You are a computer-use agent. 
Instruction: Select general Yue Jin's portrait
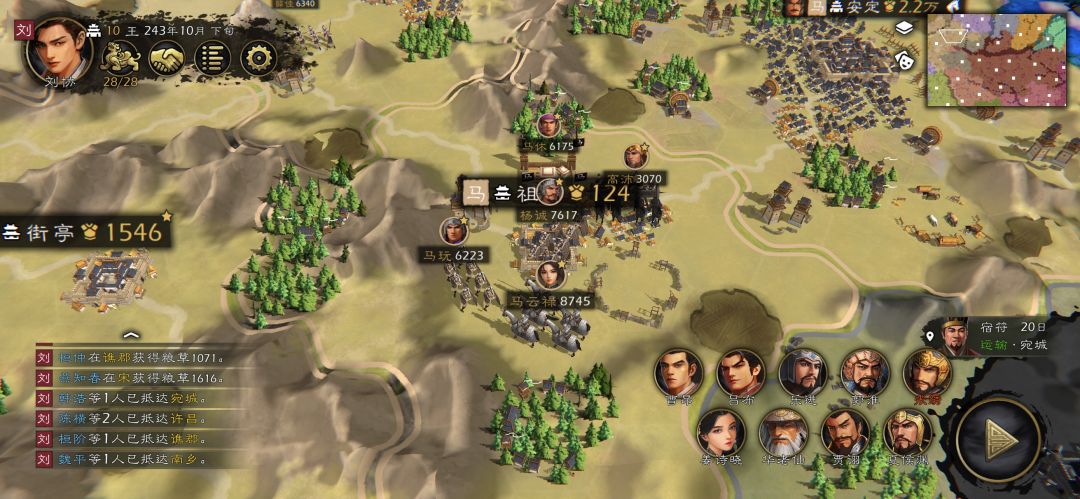pos(803,373)
